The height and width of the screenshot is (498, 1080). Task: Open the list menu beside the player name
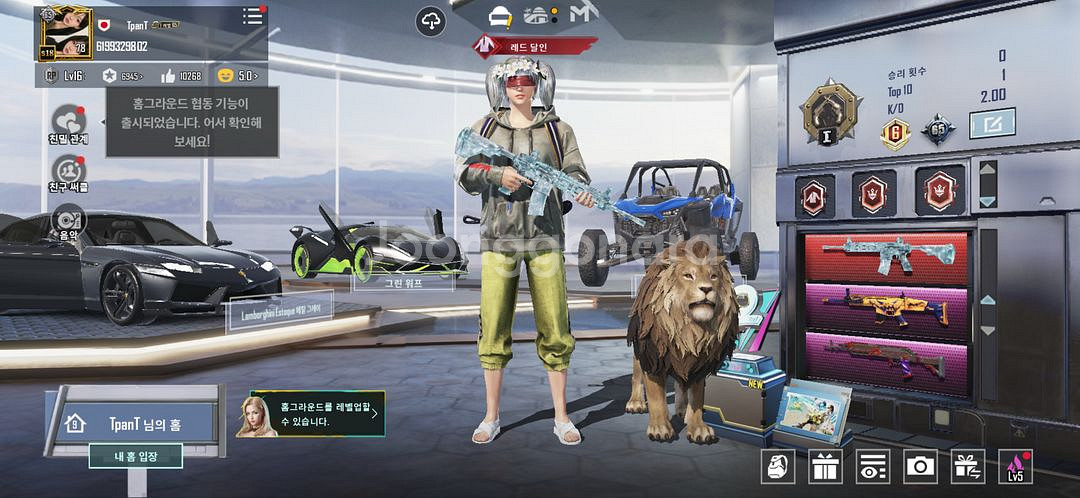click(252, 18)
